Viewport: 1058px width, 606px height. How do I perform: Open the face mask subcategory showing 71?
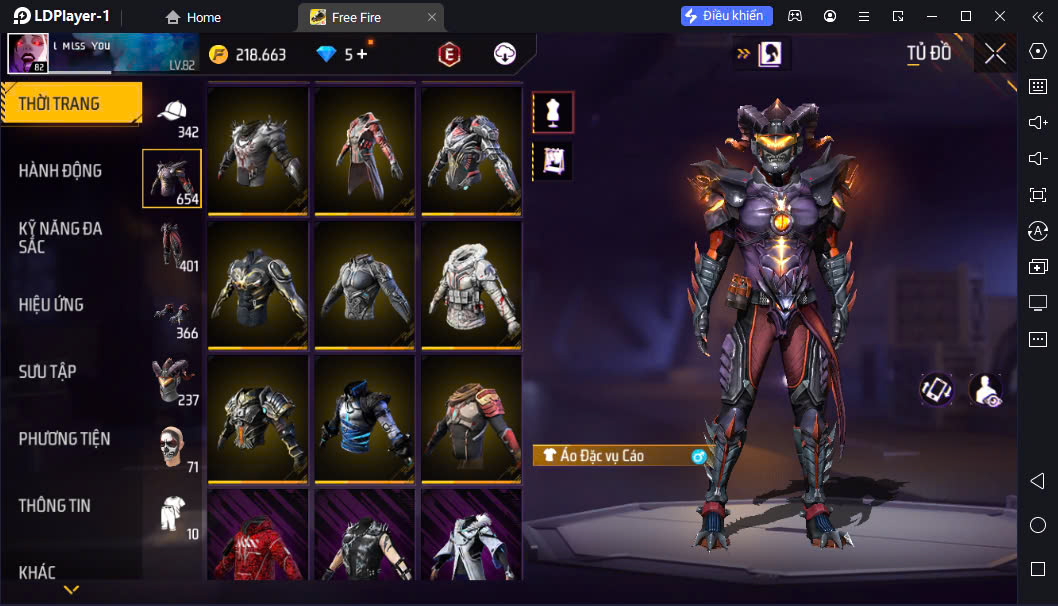point(173,448)
